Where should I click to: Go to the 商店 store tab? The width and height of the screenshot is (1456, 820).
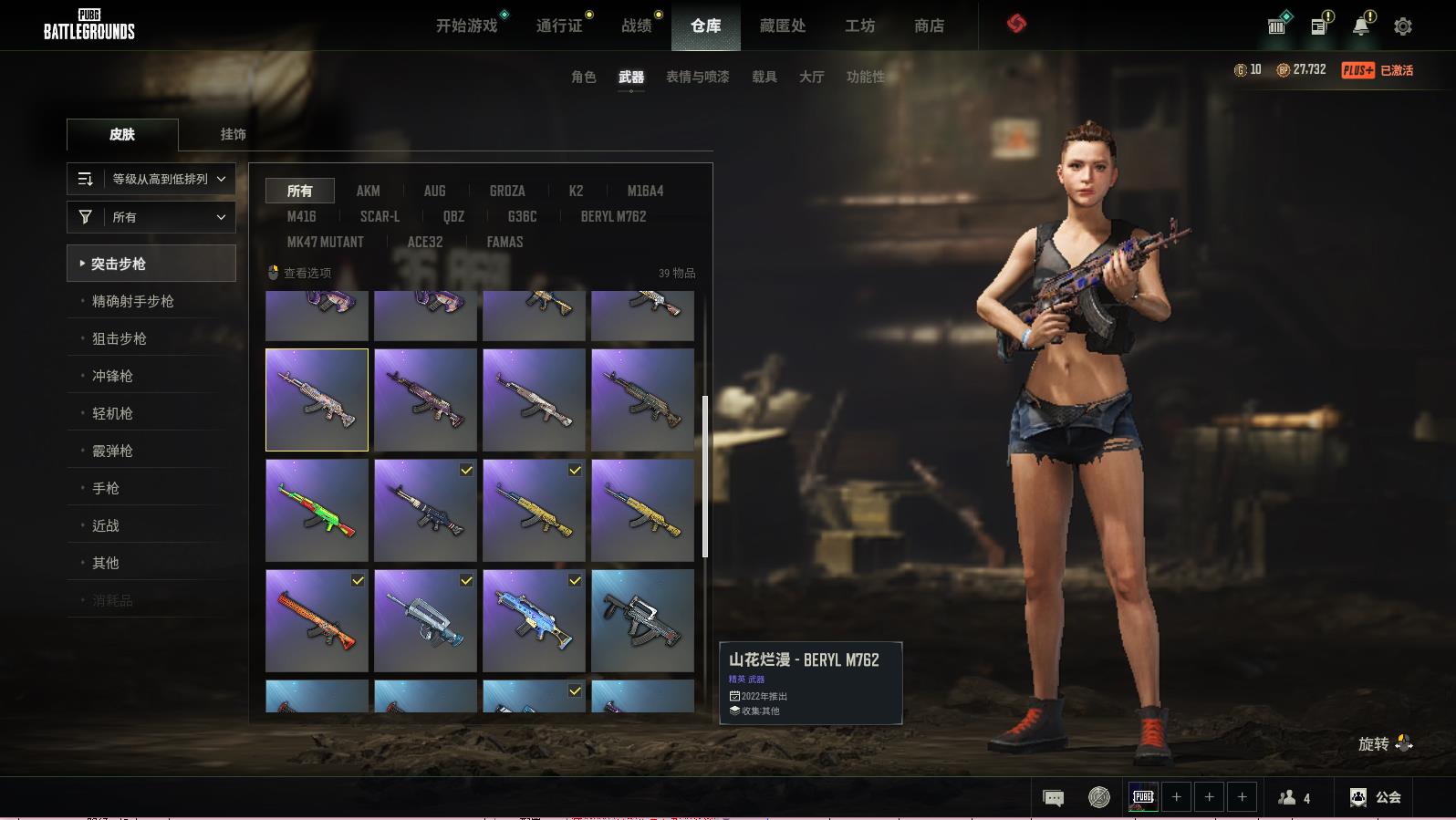(929, 26)
